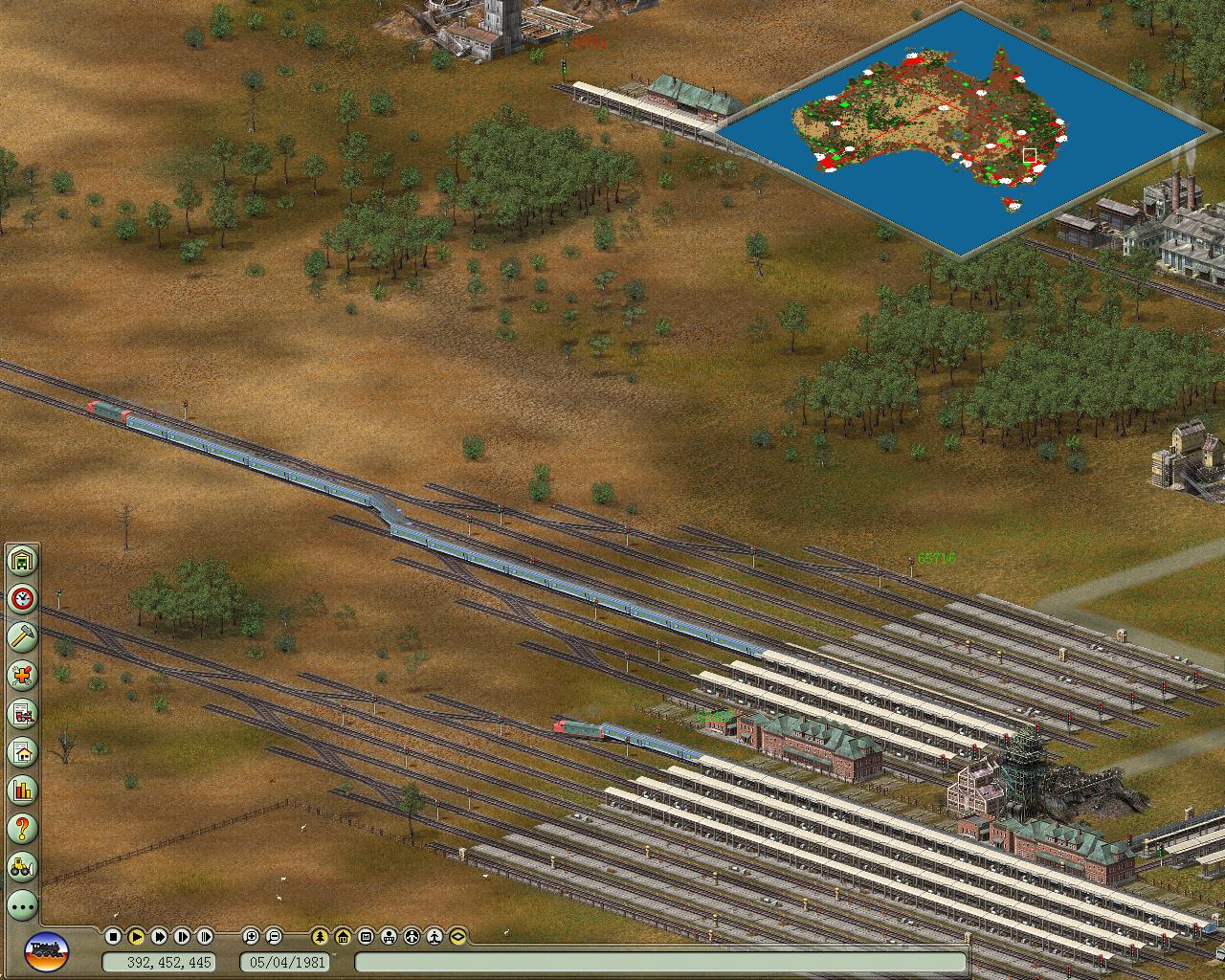Toggle building display with the house icon

pyautogui.click(x=343, y=937)
